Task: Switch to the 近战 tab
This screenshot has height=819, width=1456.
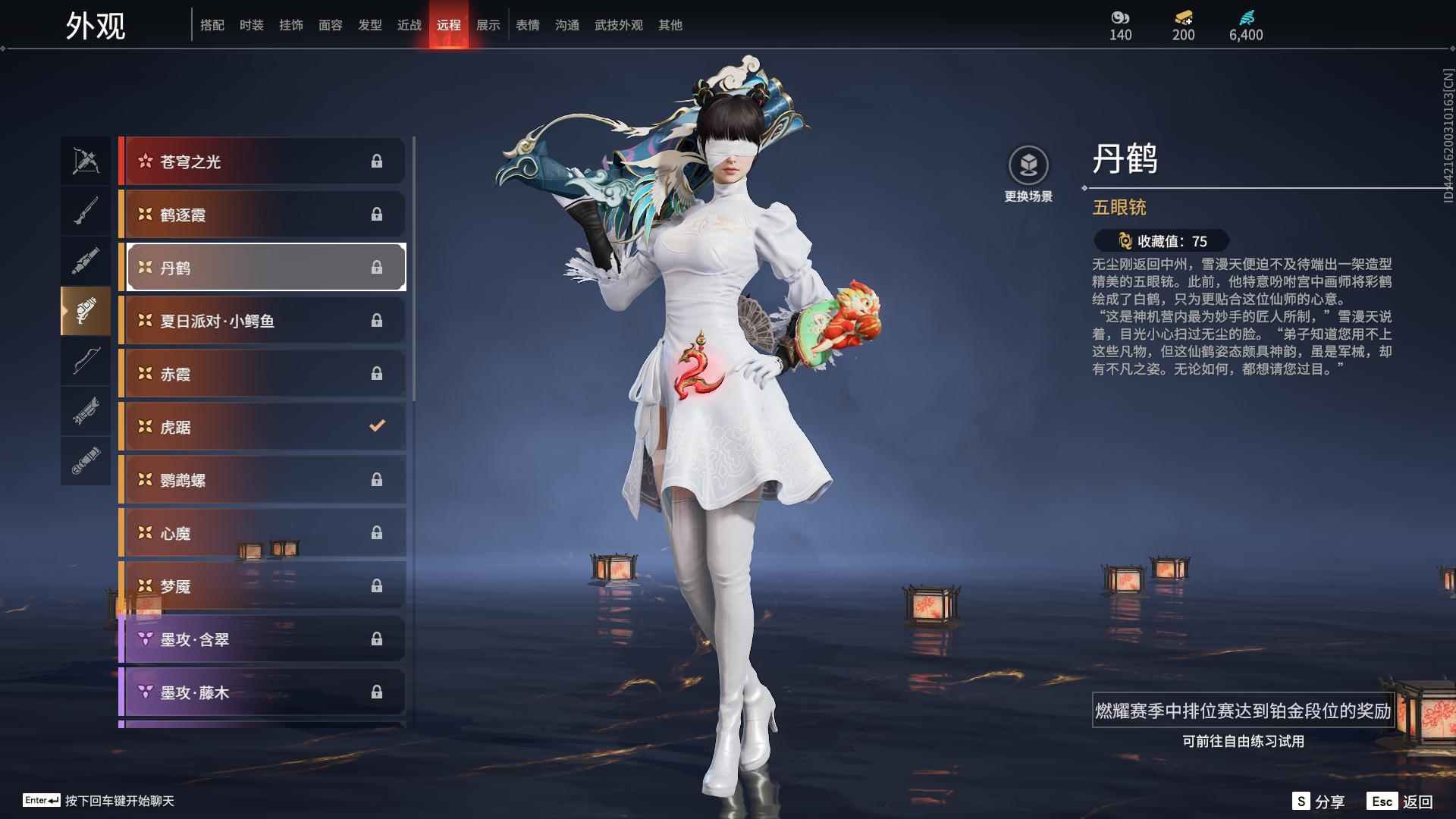Action: click(x=409, y=25)
